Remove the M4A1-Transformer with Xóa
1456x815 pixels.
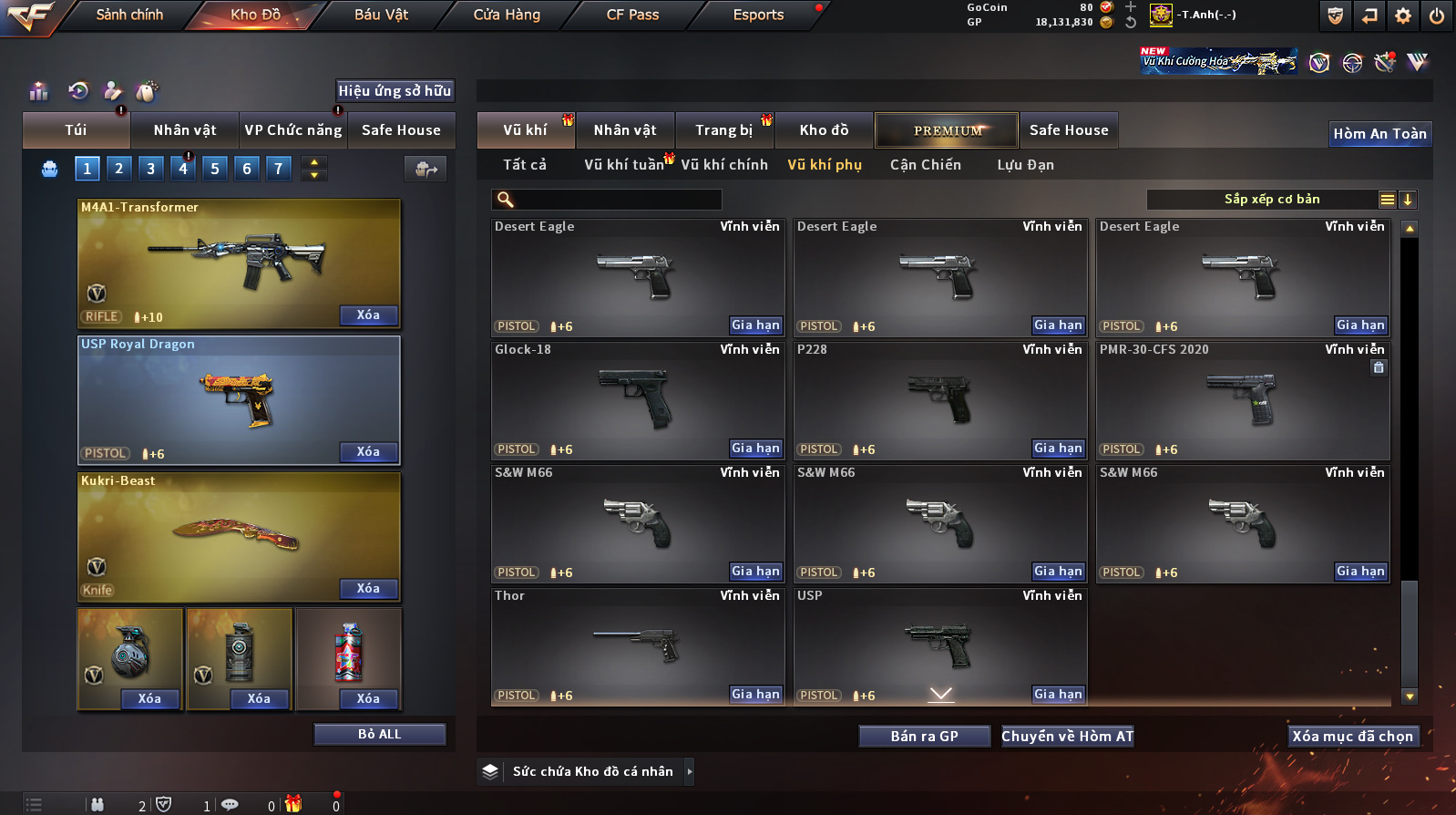click(368, 315)
